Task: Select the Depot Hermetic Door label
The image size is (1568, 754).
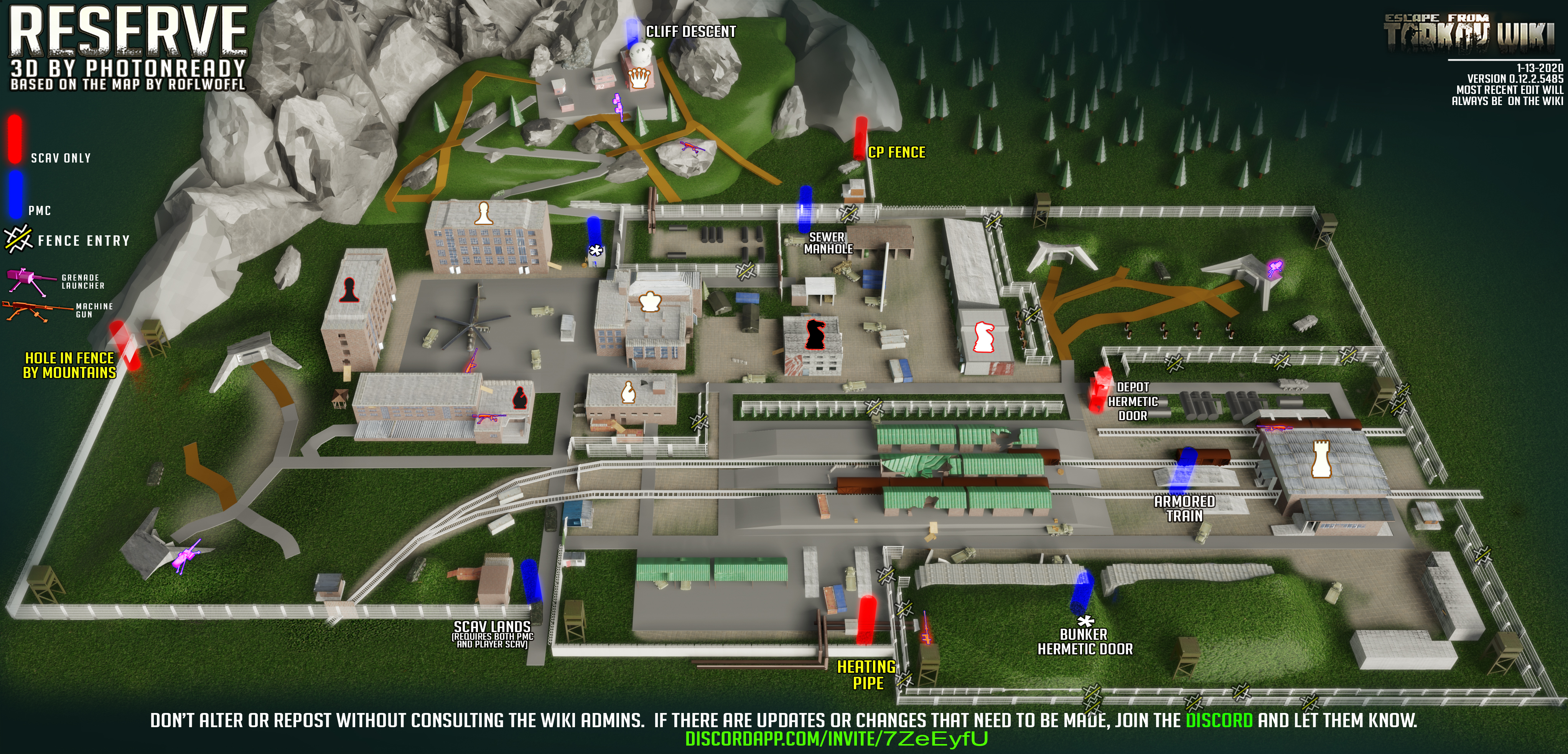Action: click(x=1132, y=402)
